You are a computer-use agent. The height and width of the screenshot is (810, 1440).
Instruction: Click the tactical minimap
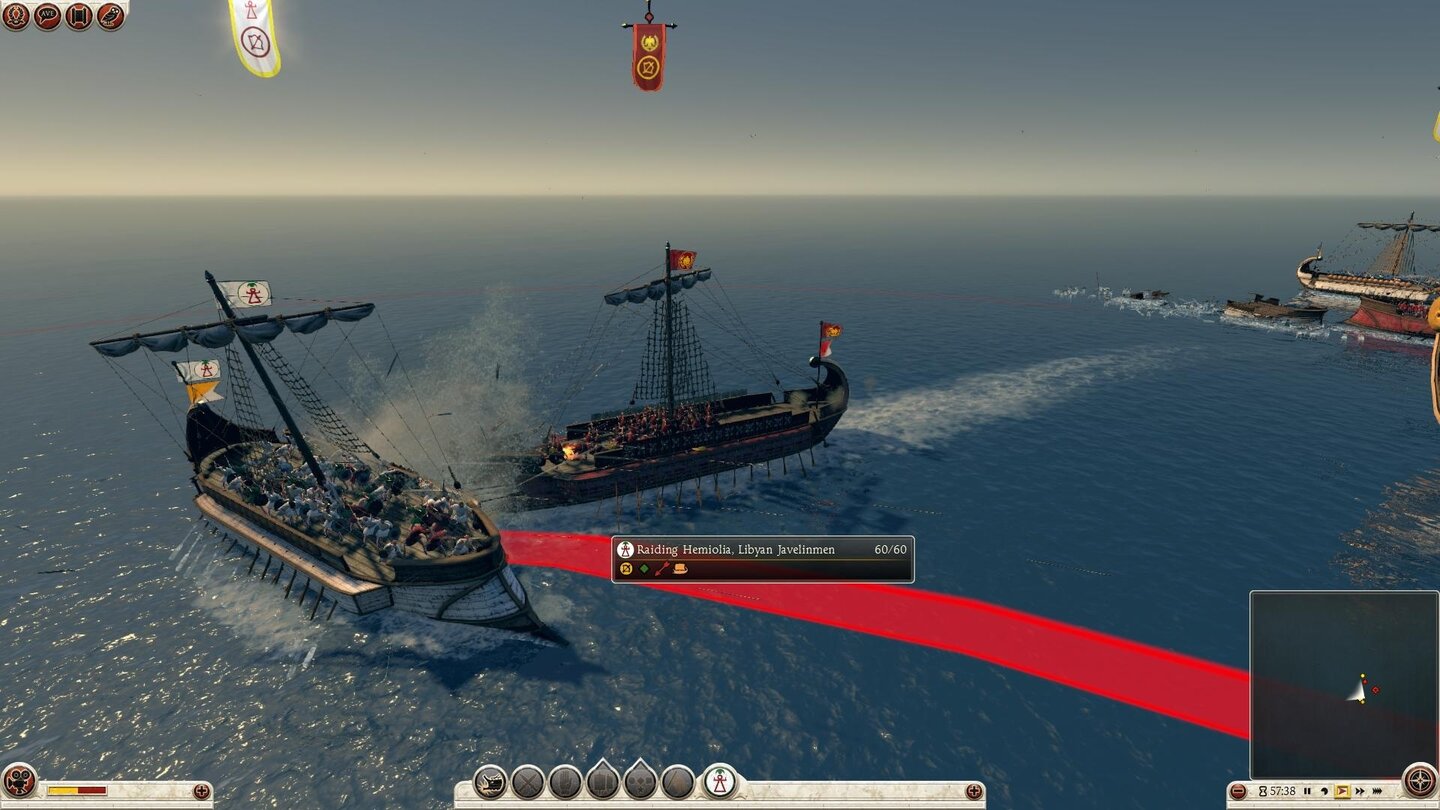coord(1343,684)
